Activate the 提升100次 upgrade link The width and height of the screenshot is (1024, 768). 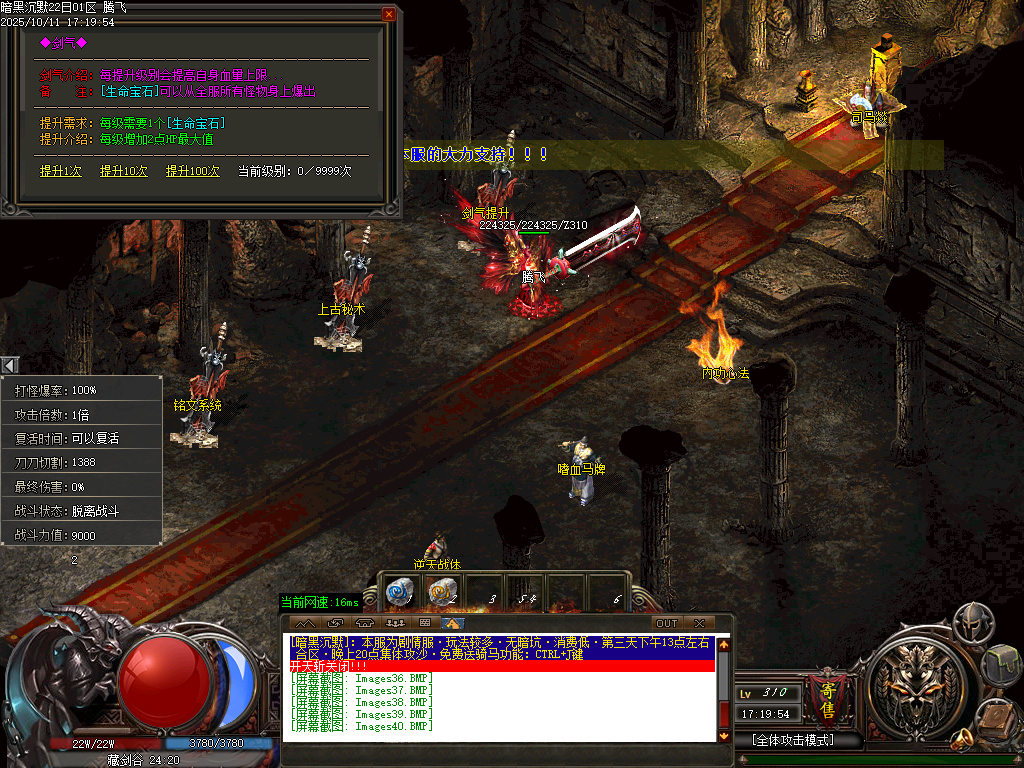point(193,171)
